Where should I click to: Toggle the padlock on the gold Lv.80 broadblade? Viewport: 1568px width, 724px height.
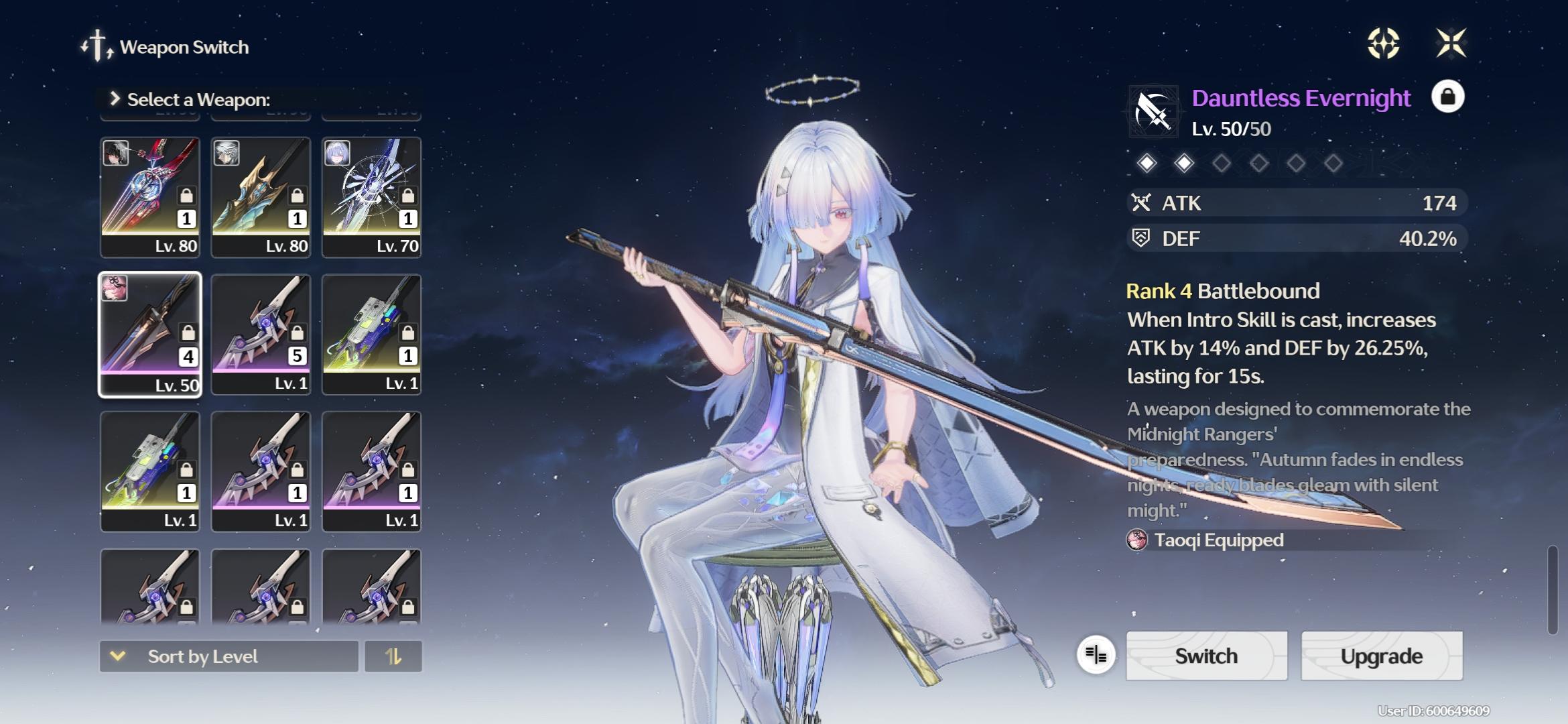pos(298,196)
